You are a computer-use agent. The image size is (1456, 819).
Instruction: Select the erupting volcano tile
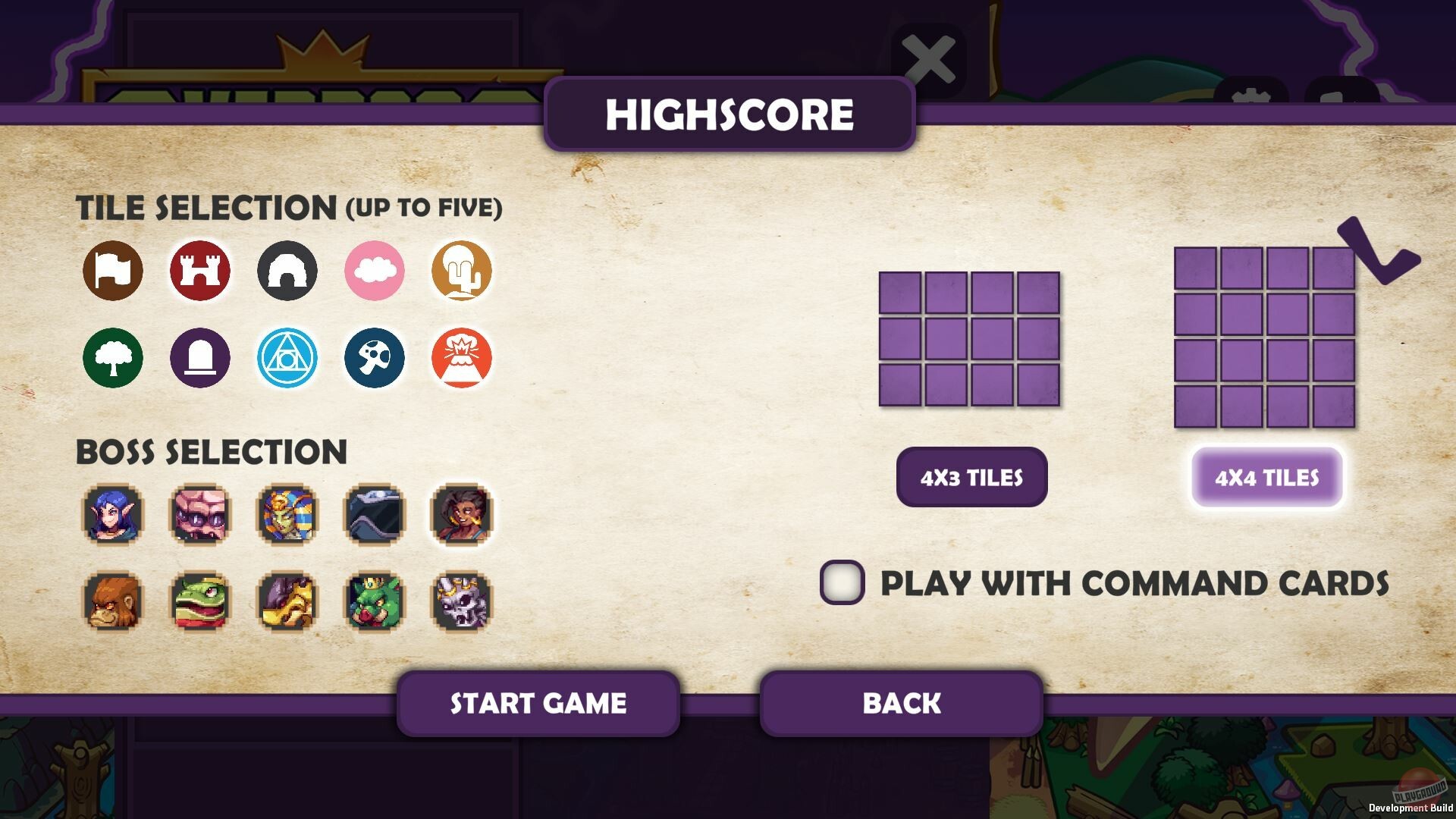point(462,358)
